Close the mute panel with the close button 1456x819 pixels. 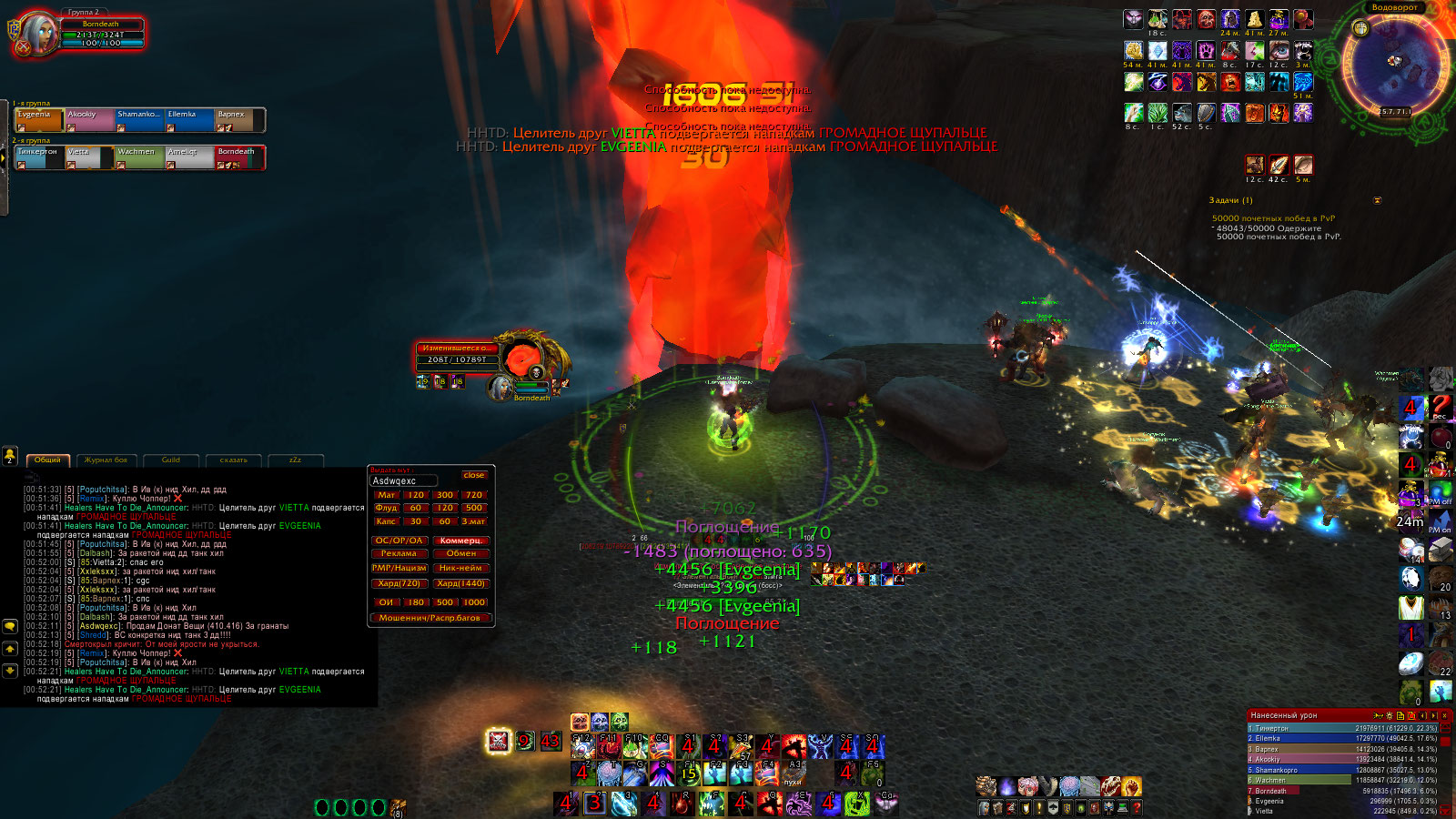473,475
